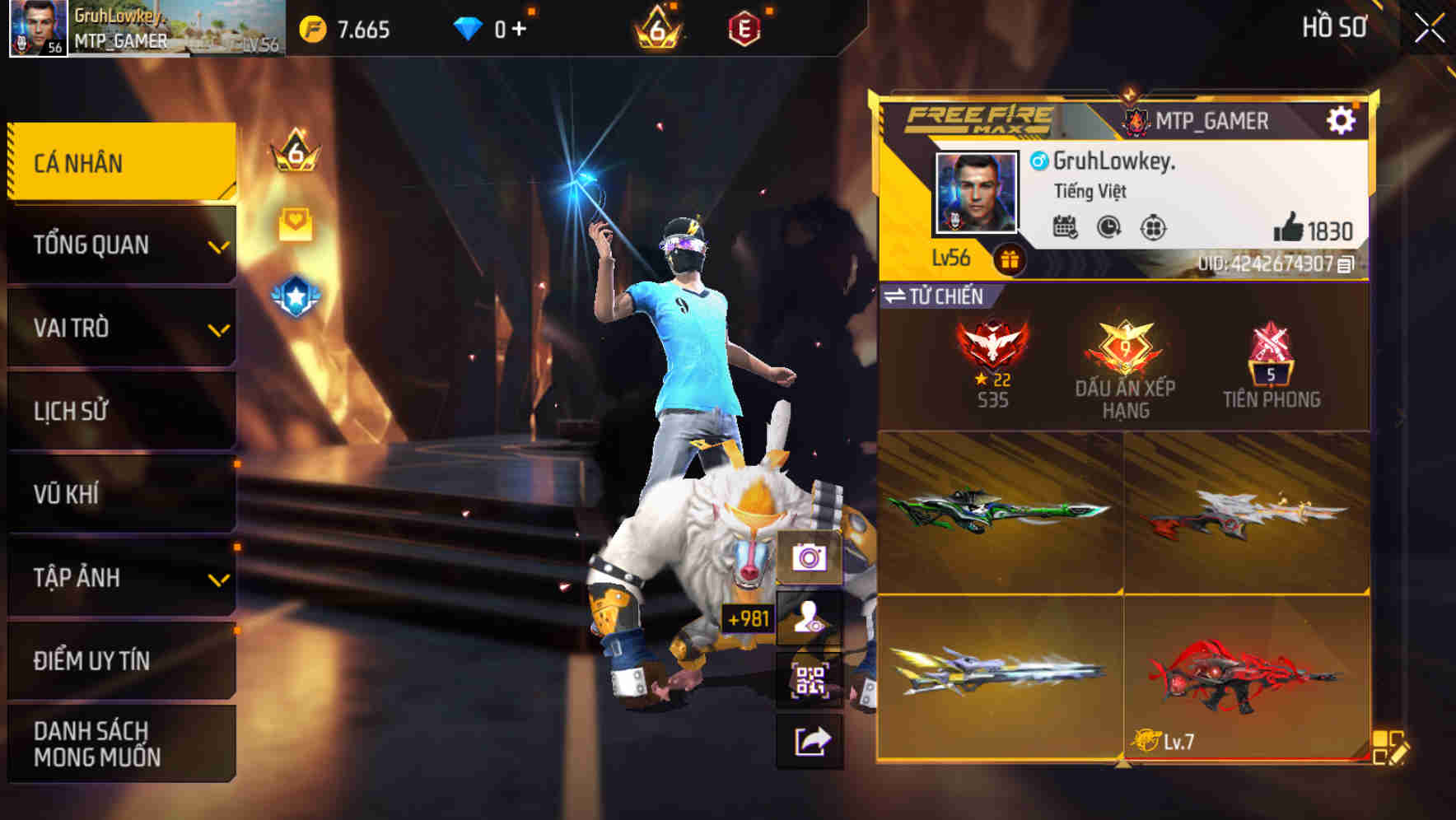Click the share arrow icon
The height and width of the screenshot is (820, 1456).
tap(811, 741)
